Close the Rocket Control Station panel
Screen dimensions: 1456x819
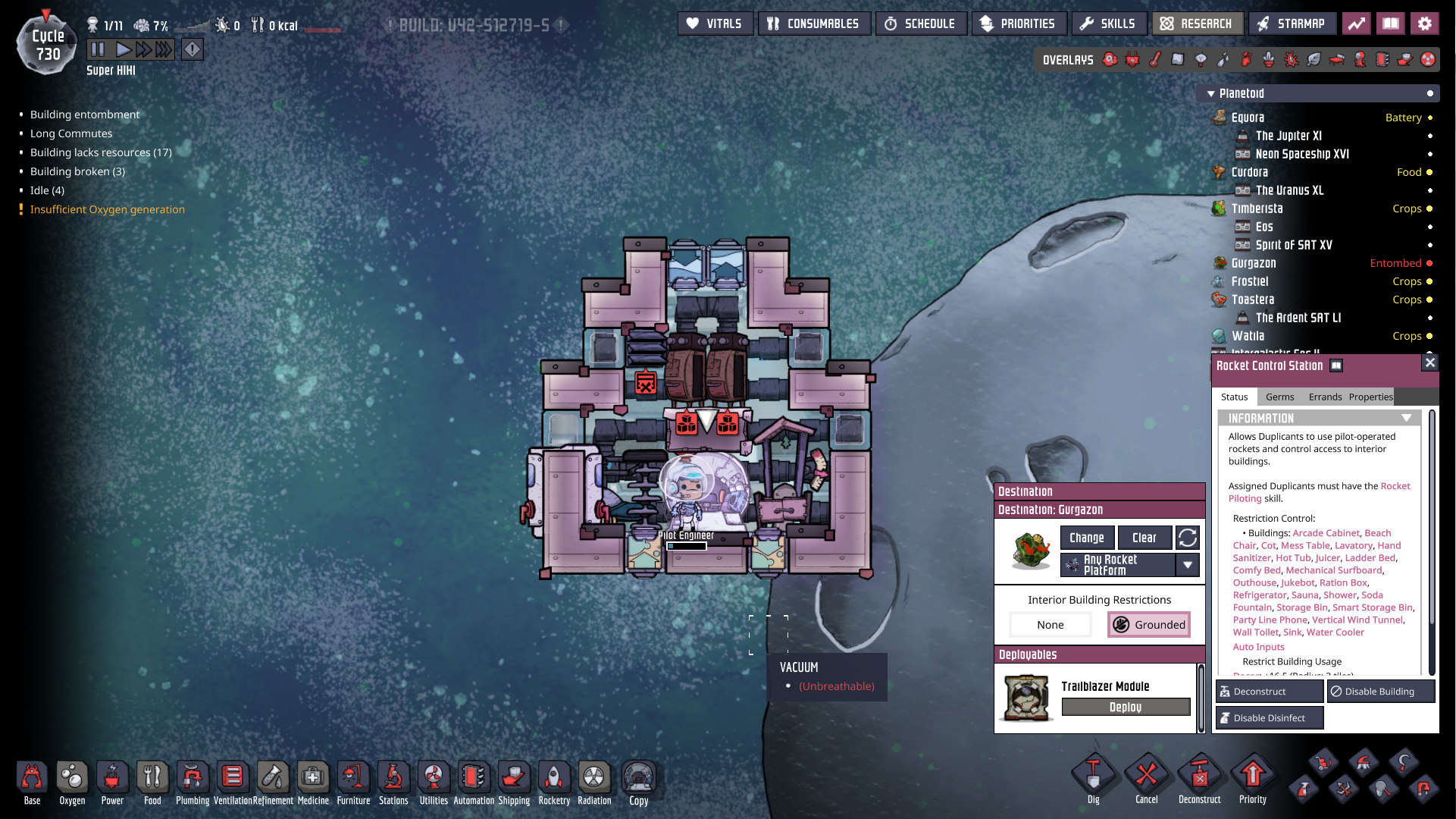[1430, 363]
